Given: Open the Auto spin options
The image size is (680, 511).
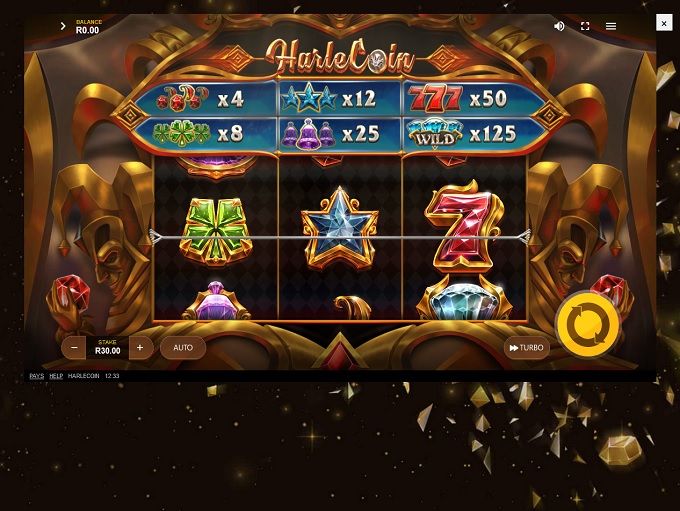Looking at the screenshot, I should coord(183,348).
